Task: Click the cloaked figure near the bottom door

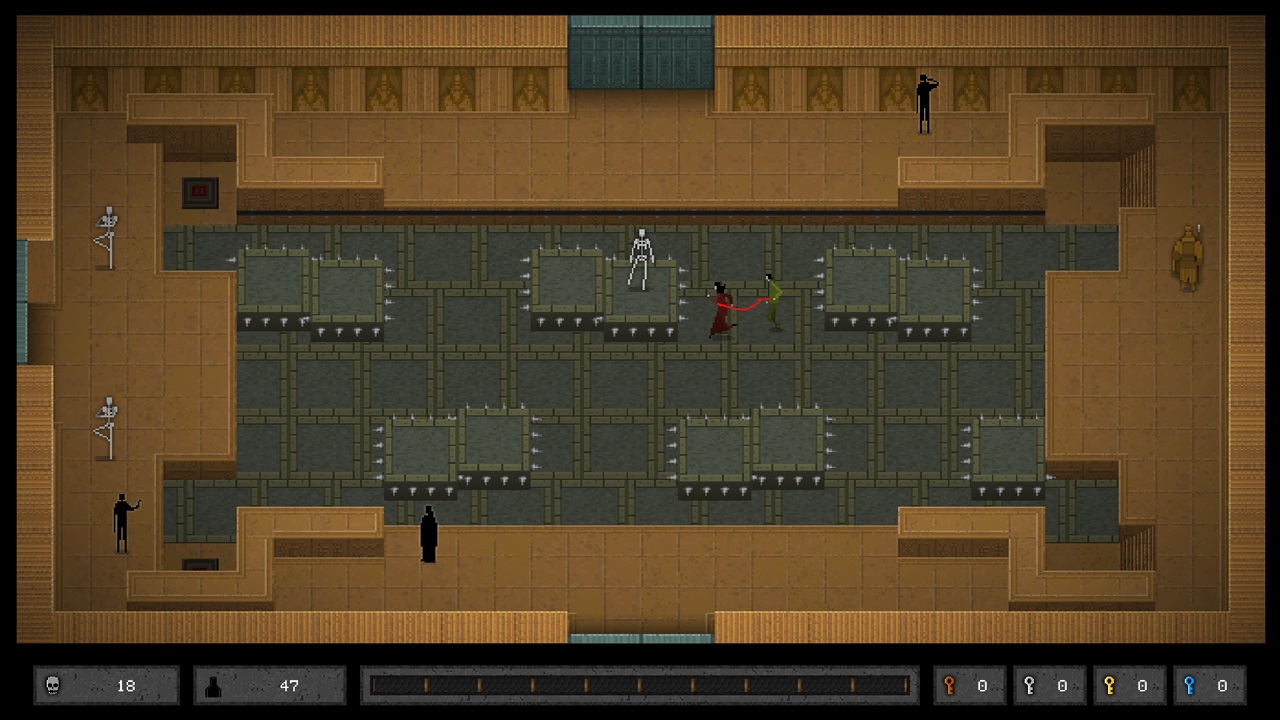Action: 427,535
